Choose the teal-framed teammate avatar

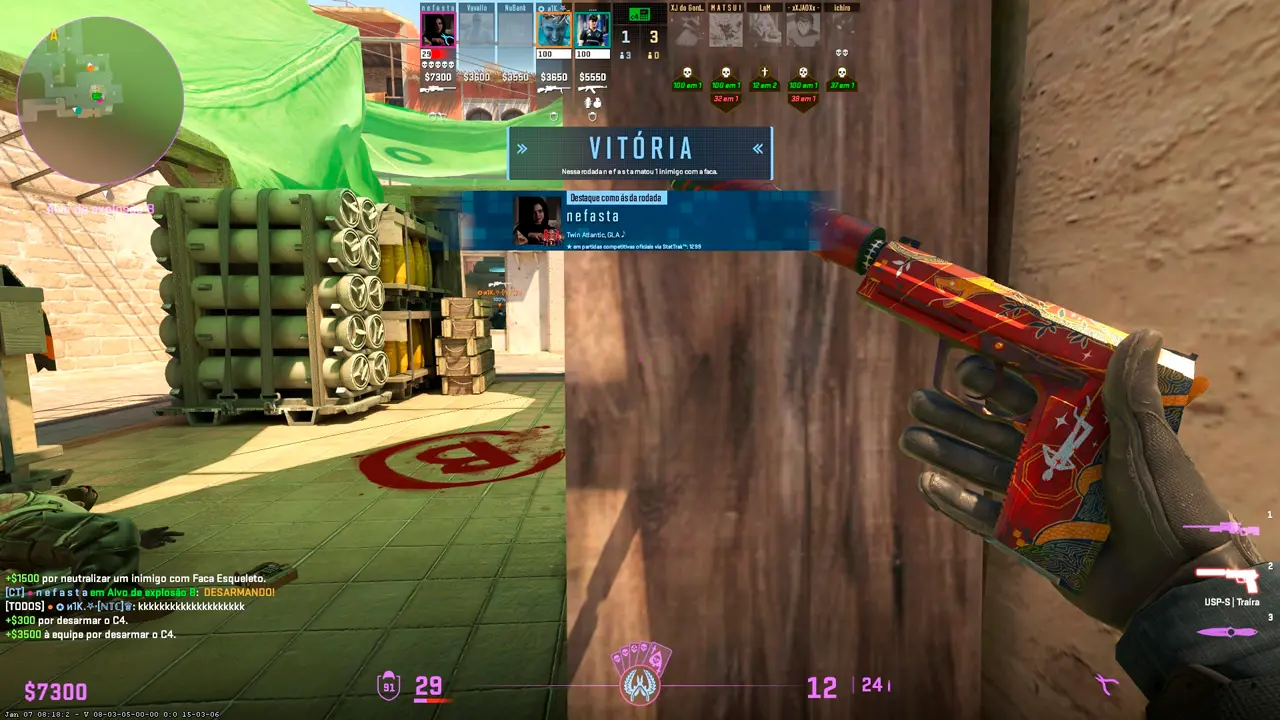(x=593, y=29)
